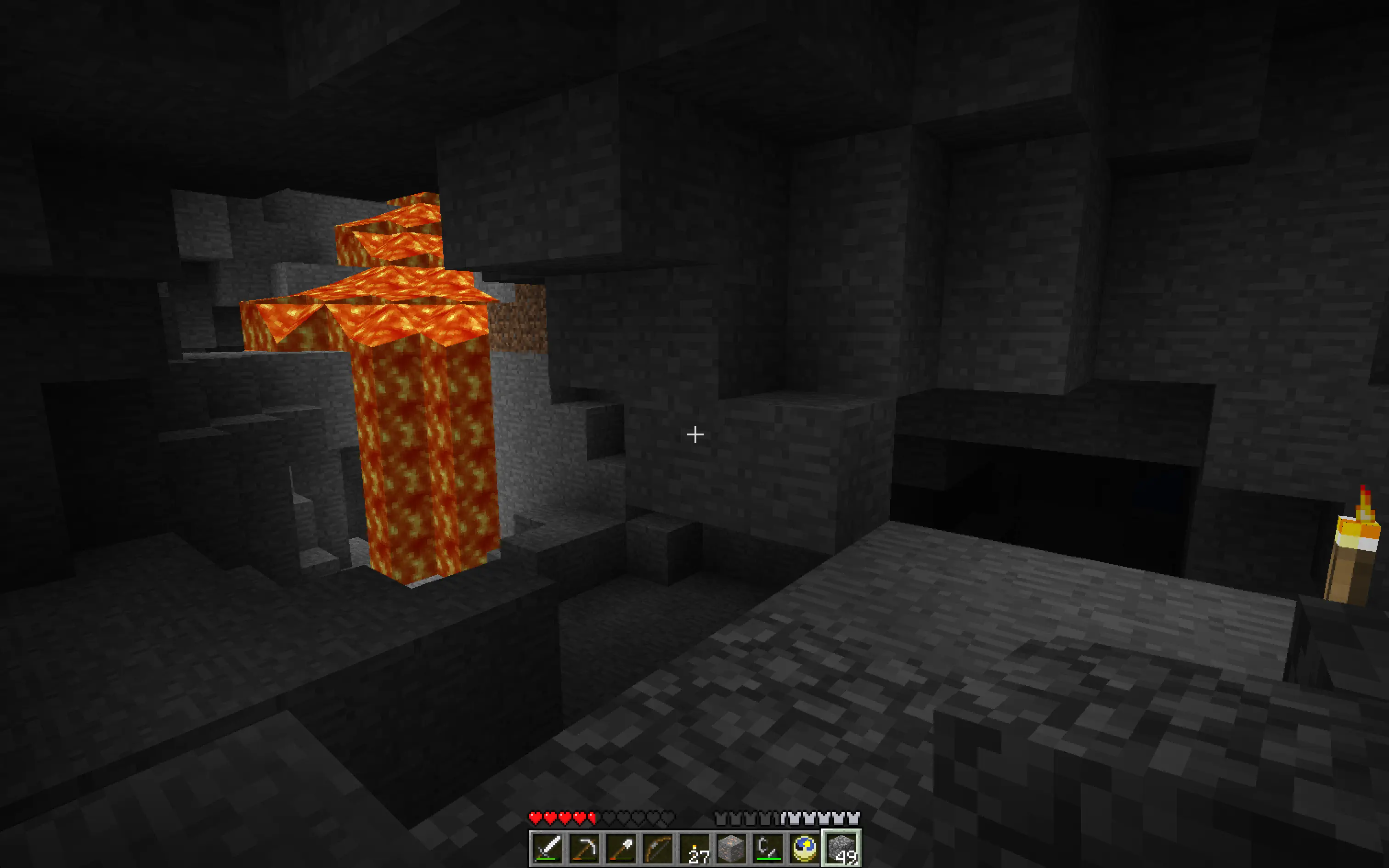Switch to the selected cobblestone stack of 49
The image size is (1389, 868).
842,850
